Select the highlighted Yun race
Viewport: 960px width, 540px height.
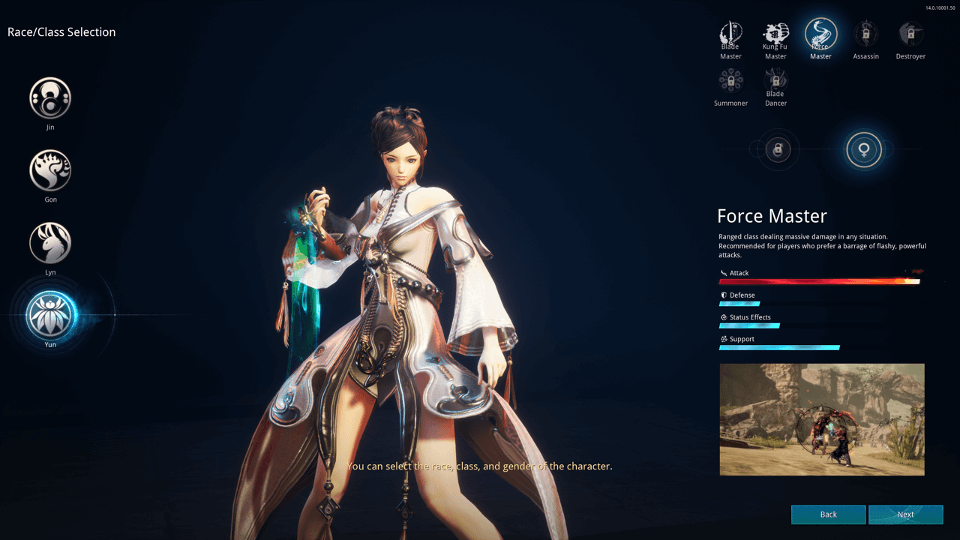(x=50, y=314)
